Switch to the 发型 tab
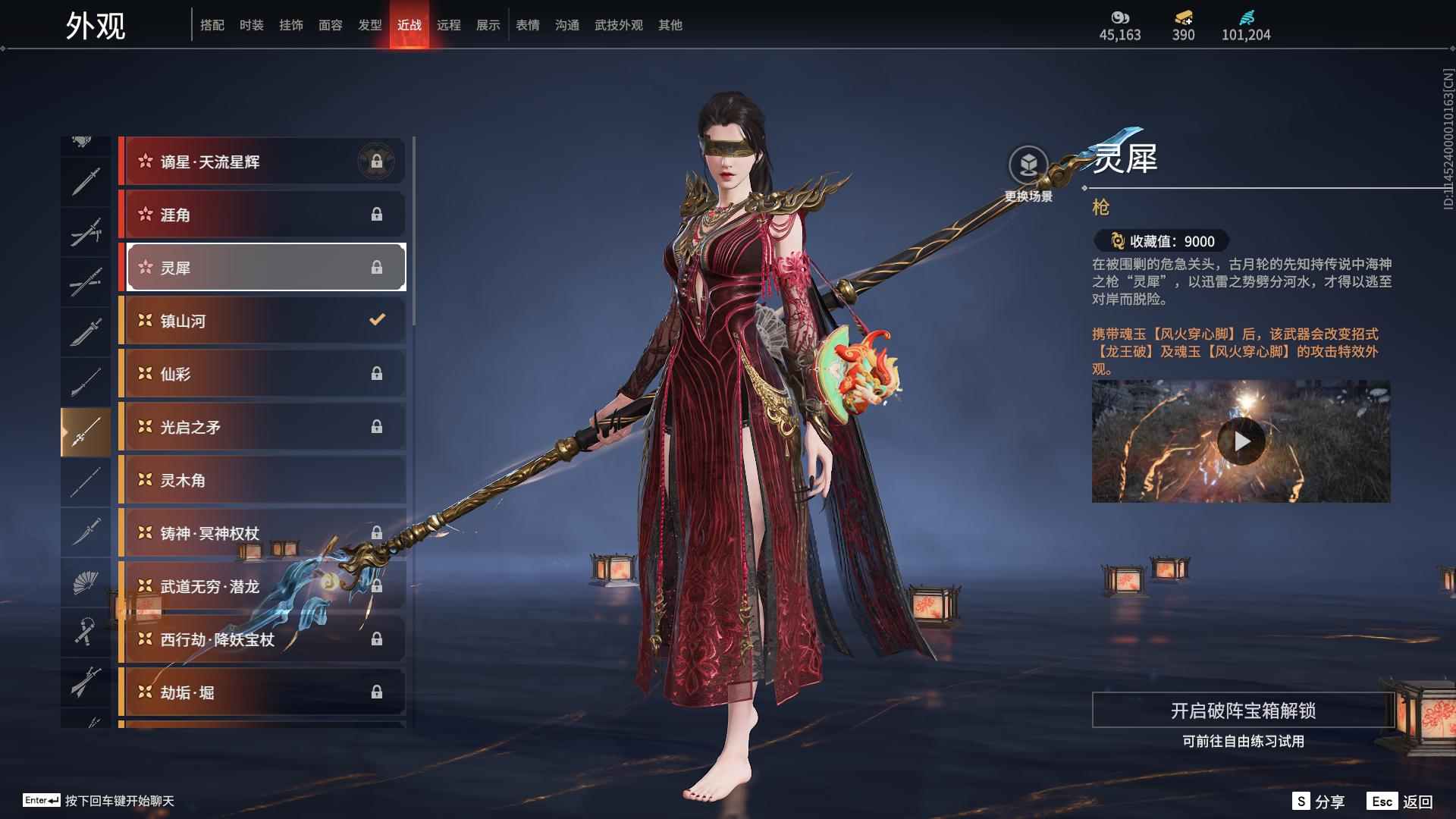1456x819 pixels. (369, 25)
